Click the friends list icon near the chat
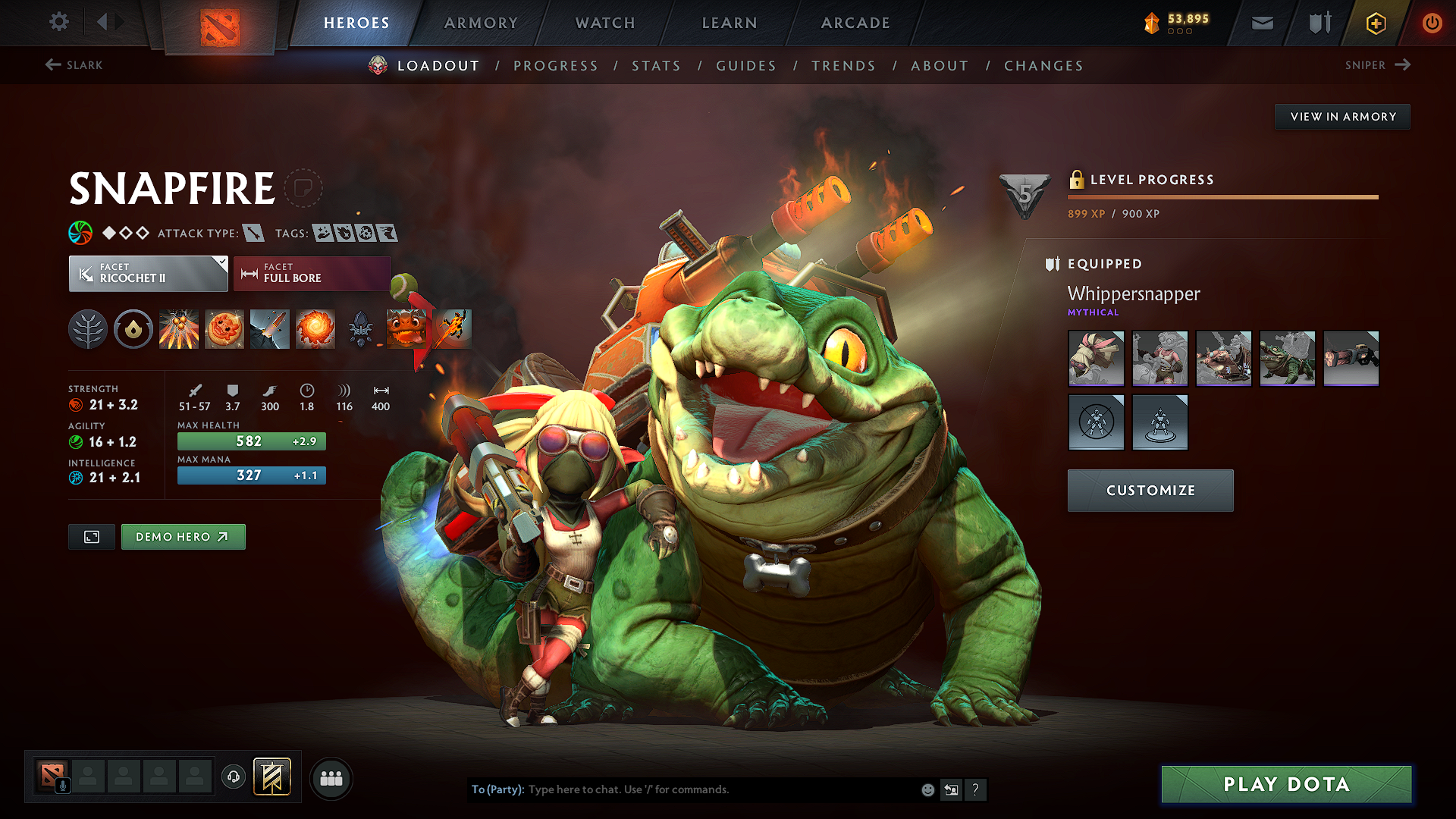 point(331,777)
